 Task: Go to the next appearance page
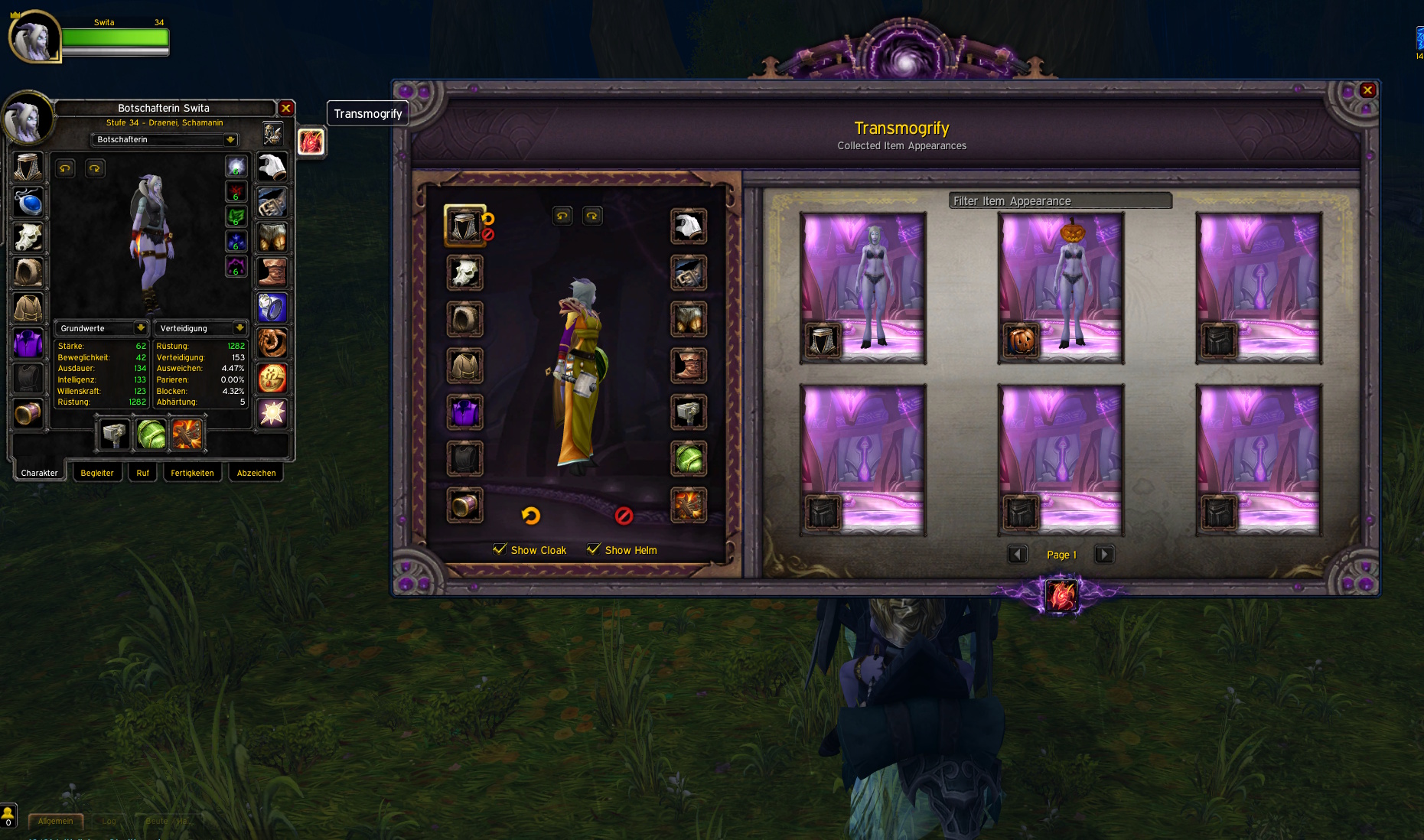(1103, 554)
